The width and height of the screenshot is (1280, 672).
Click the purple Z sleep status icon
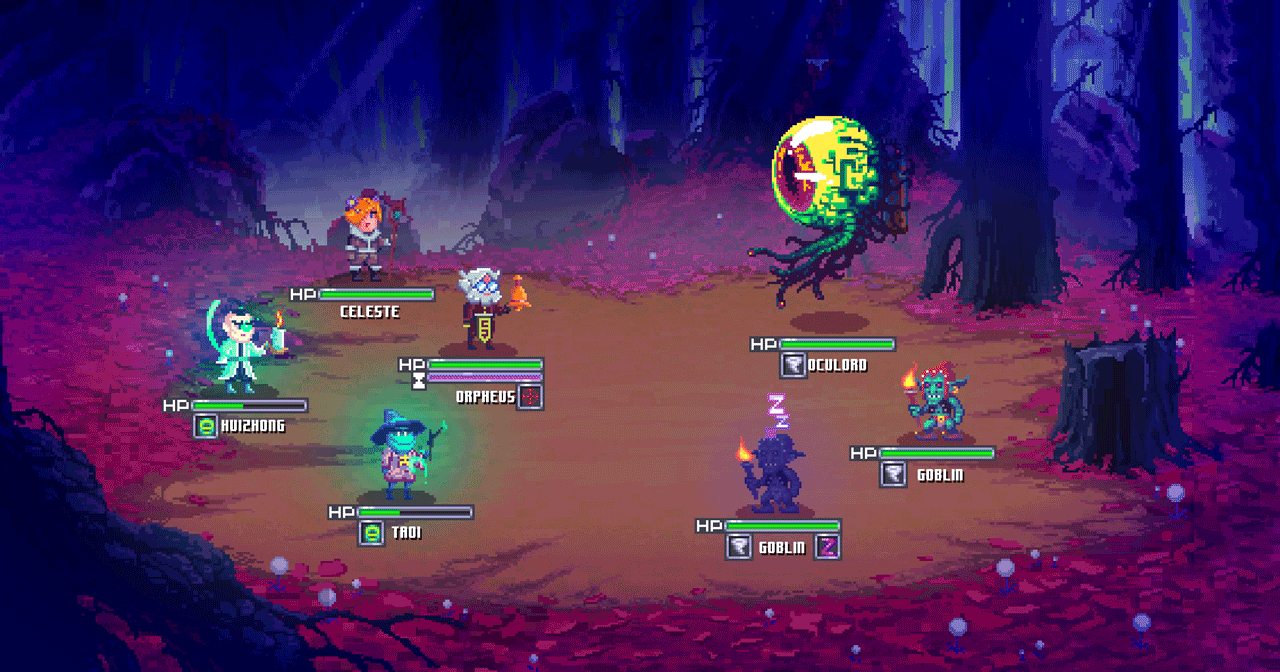coord(827,547)
